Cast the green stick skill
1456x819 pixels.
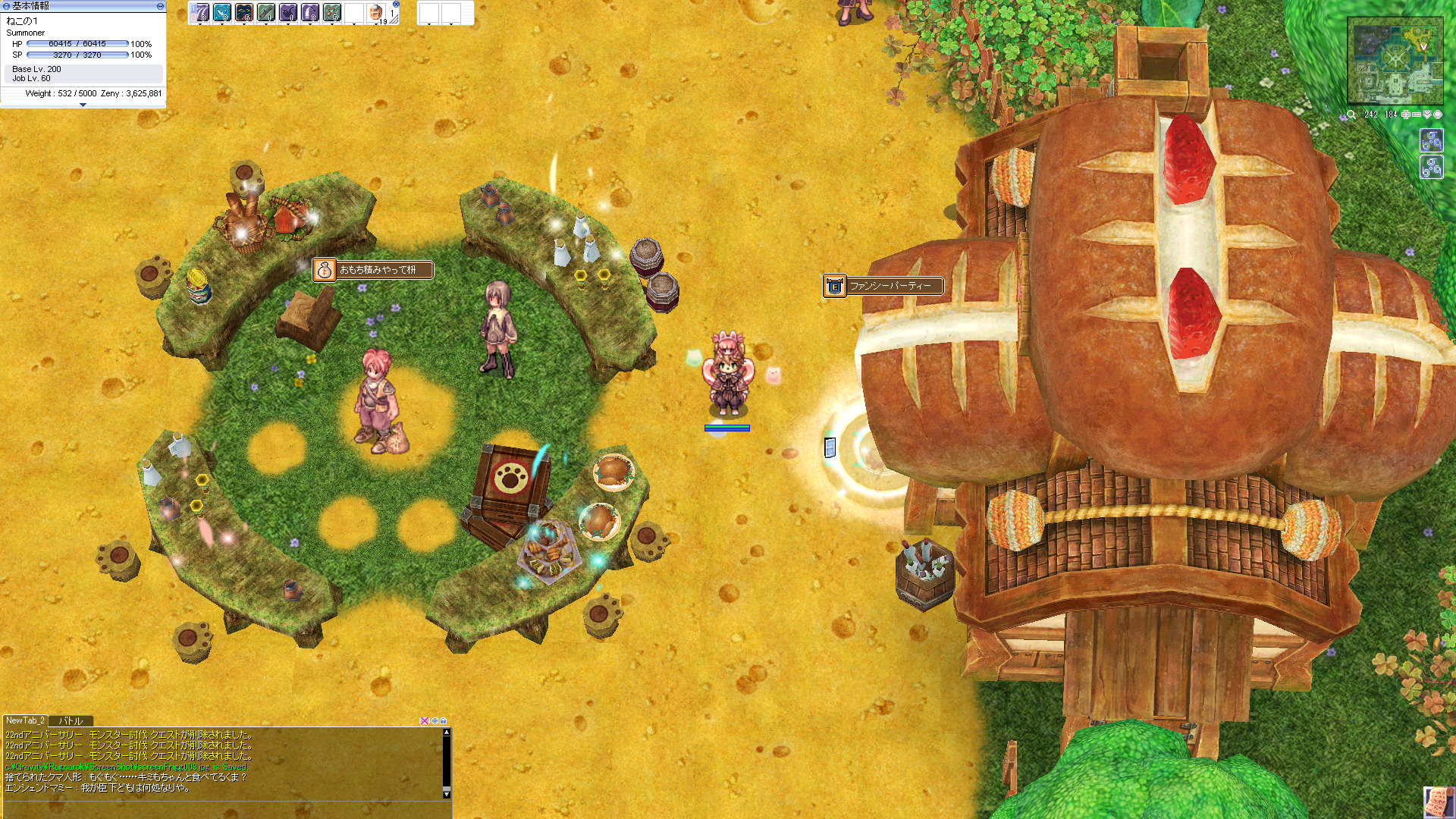pos(266,12)
